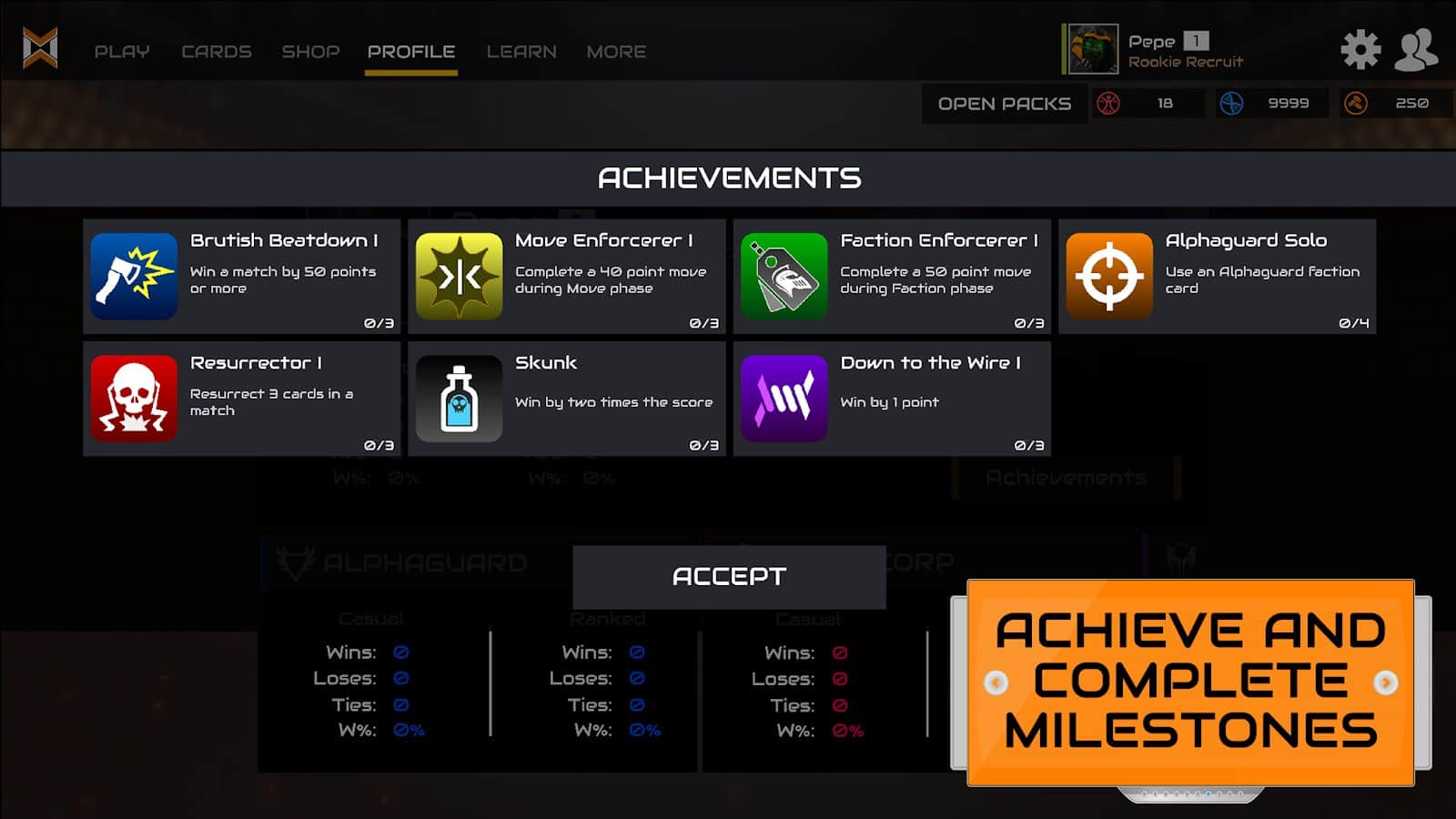Click the Resurrector I achievement tile
The width and height of the screenshot is (1456, 819).
click(x=242, y=399)
